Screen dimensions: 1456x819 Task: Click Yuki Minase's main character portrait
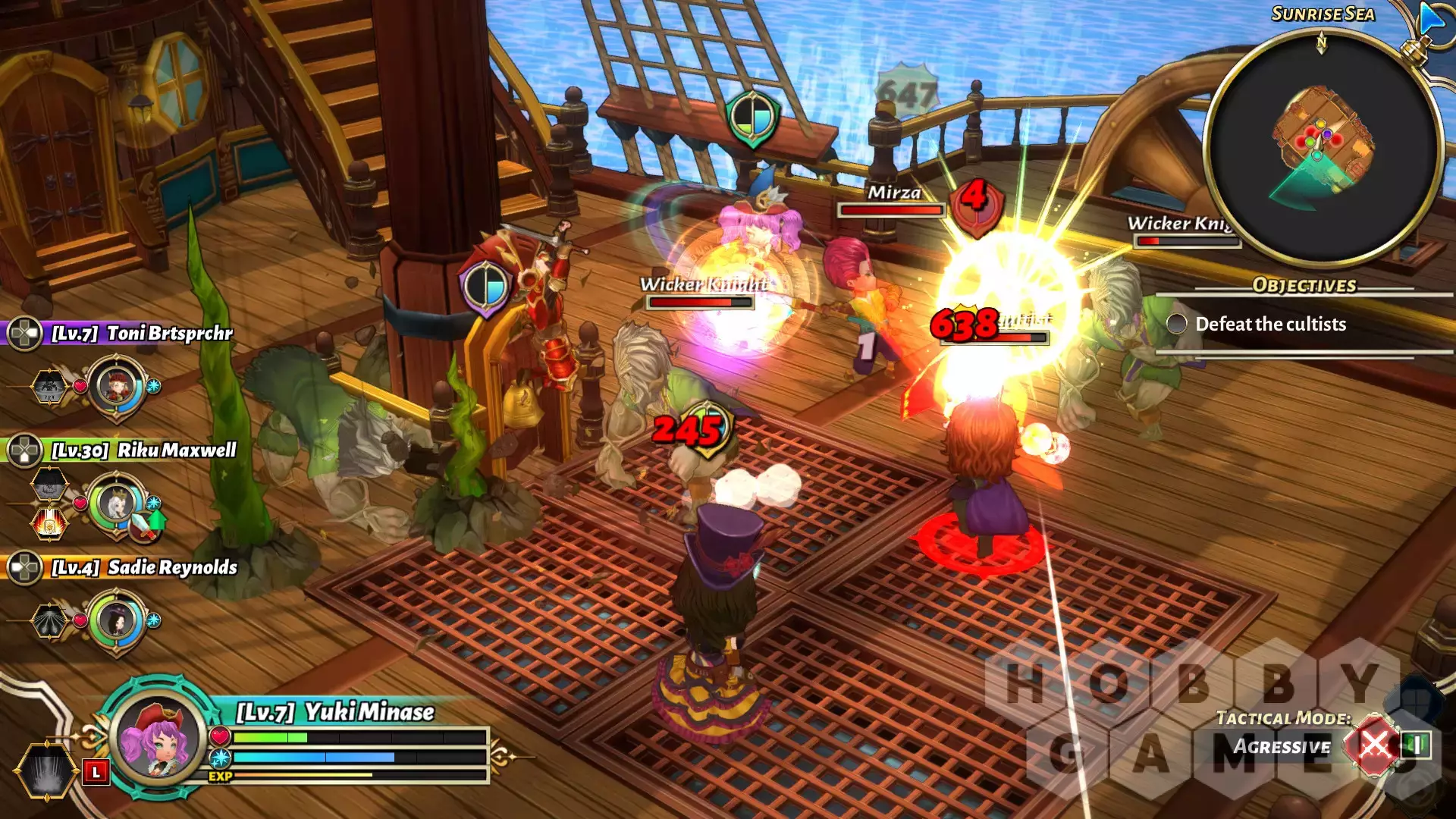[x=158, y=737]
